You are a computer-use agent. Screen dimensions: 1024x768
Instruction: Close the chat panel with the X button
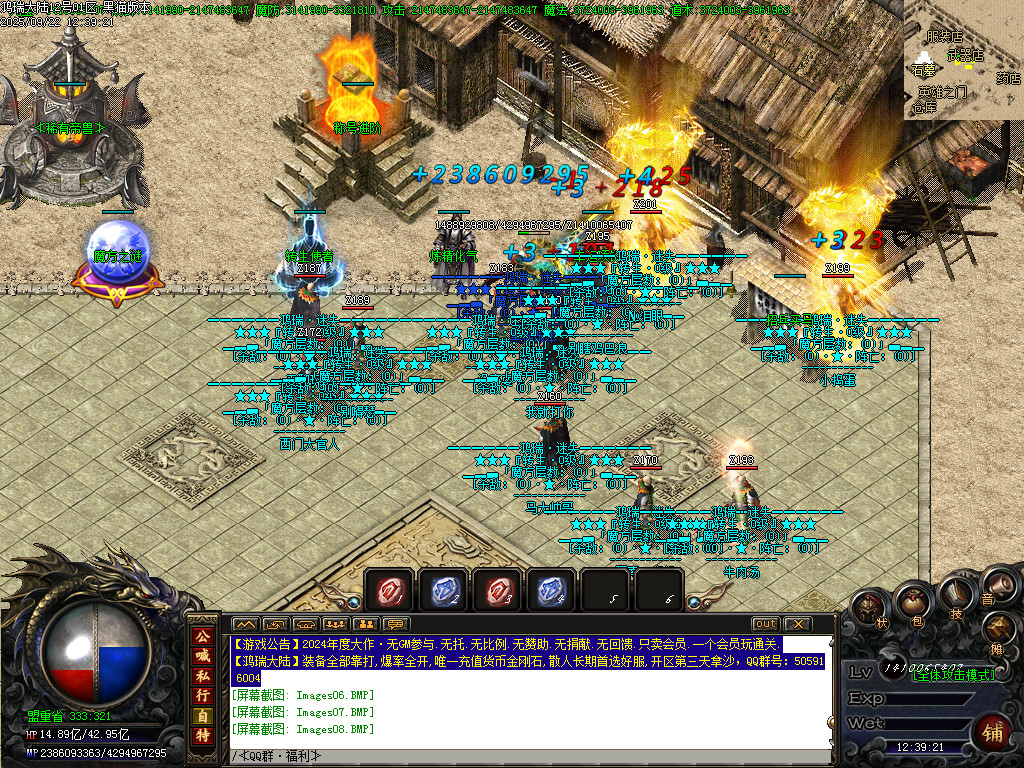click(x=796, y=624)
